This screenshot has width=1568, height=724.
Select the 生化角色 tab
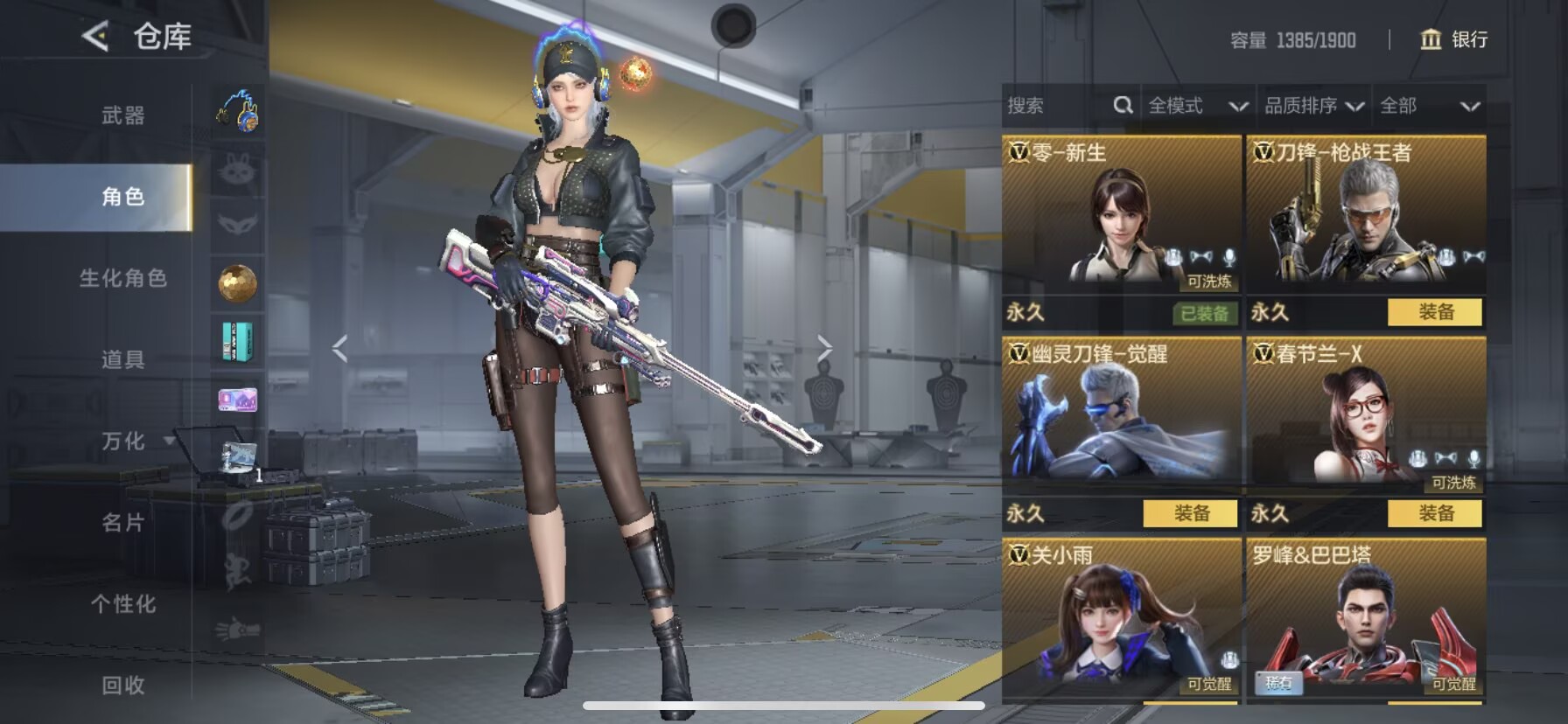point(122,278)
